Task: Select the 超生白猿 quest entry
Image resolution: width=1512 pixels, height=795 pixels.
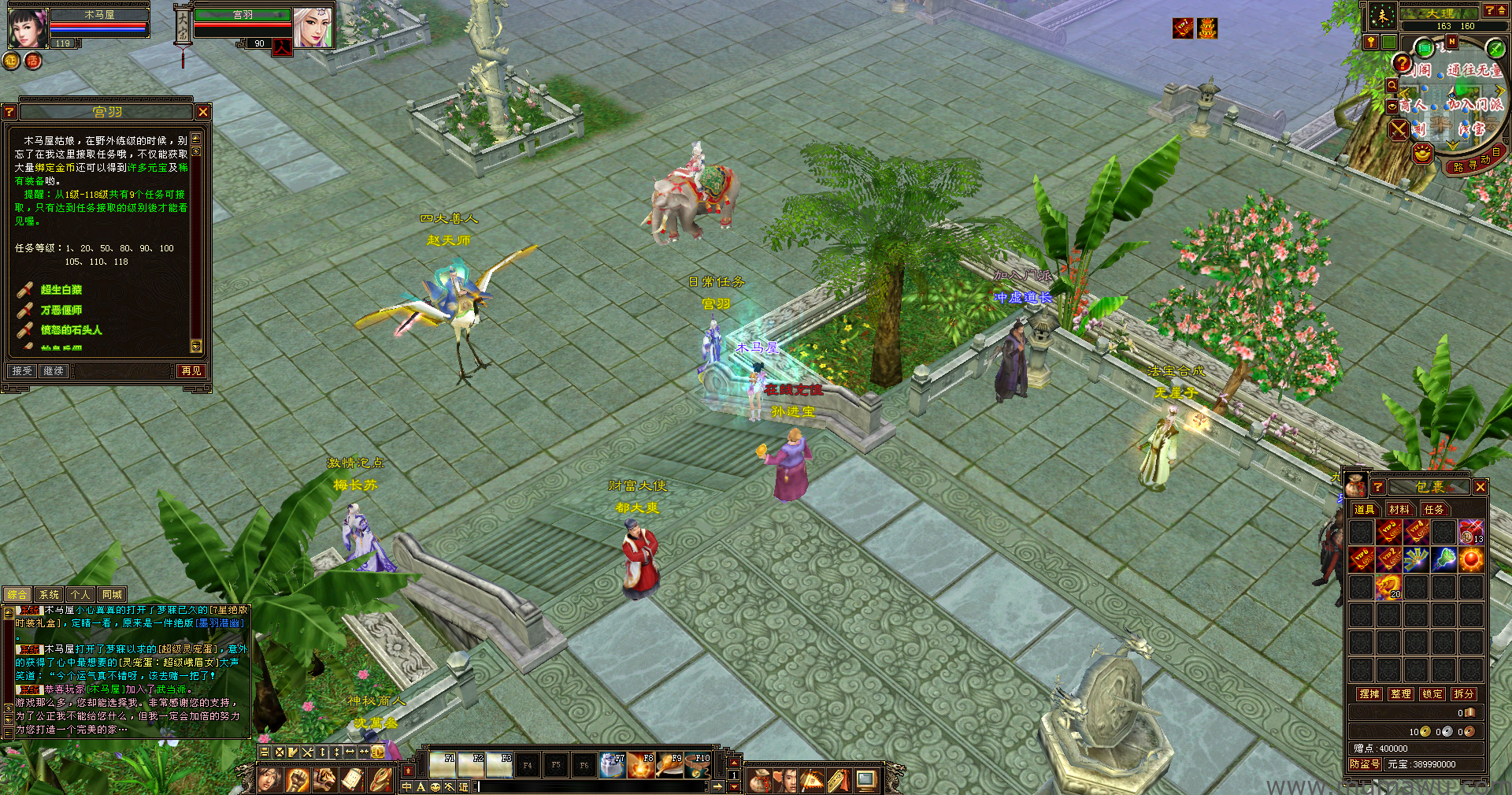Action: pos(61,290)
